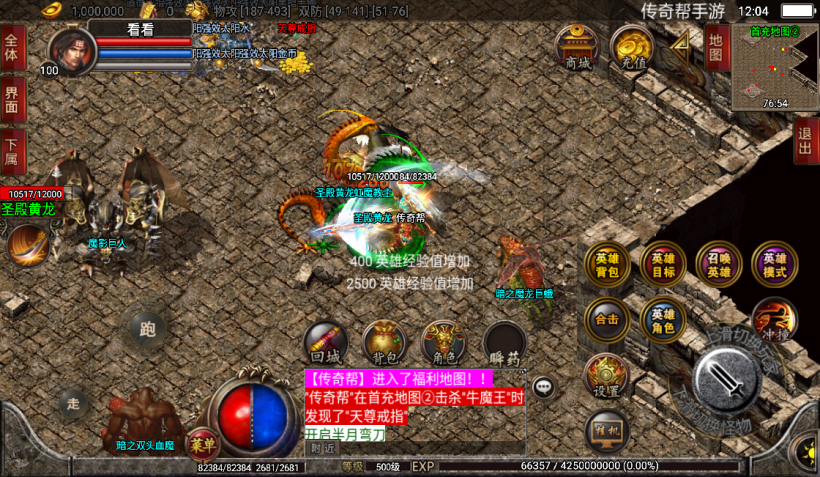The image size is (820, 477).
Task: Use the 回城 town return scroll
Action: (326, 342)
